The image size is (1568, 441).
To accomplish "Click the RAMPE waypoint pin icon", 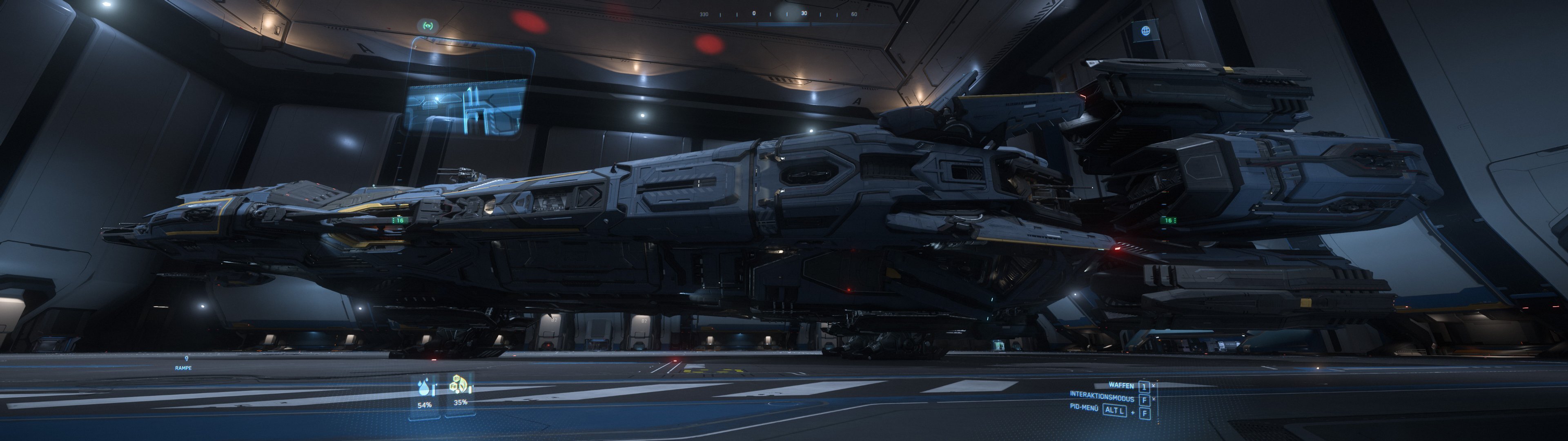I will (187, 359).
